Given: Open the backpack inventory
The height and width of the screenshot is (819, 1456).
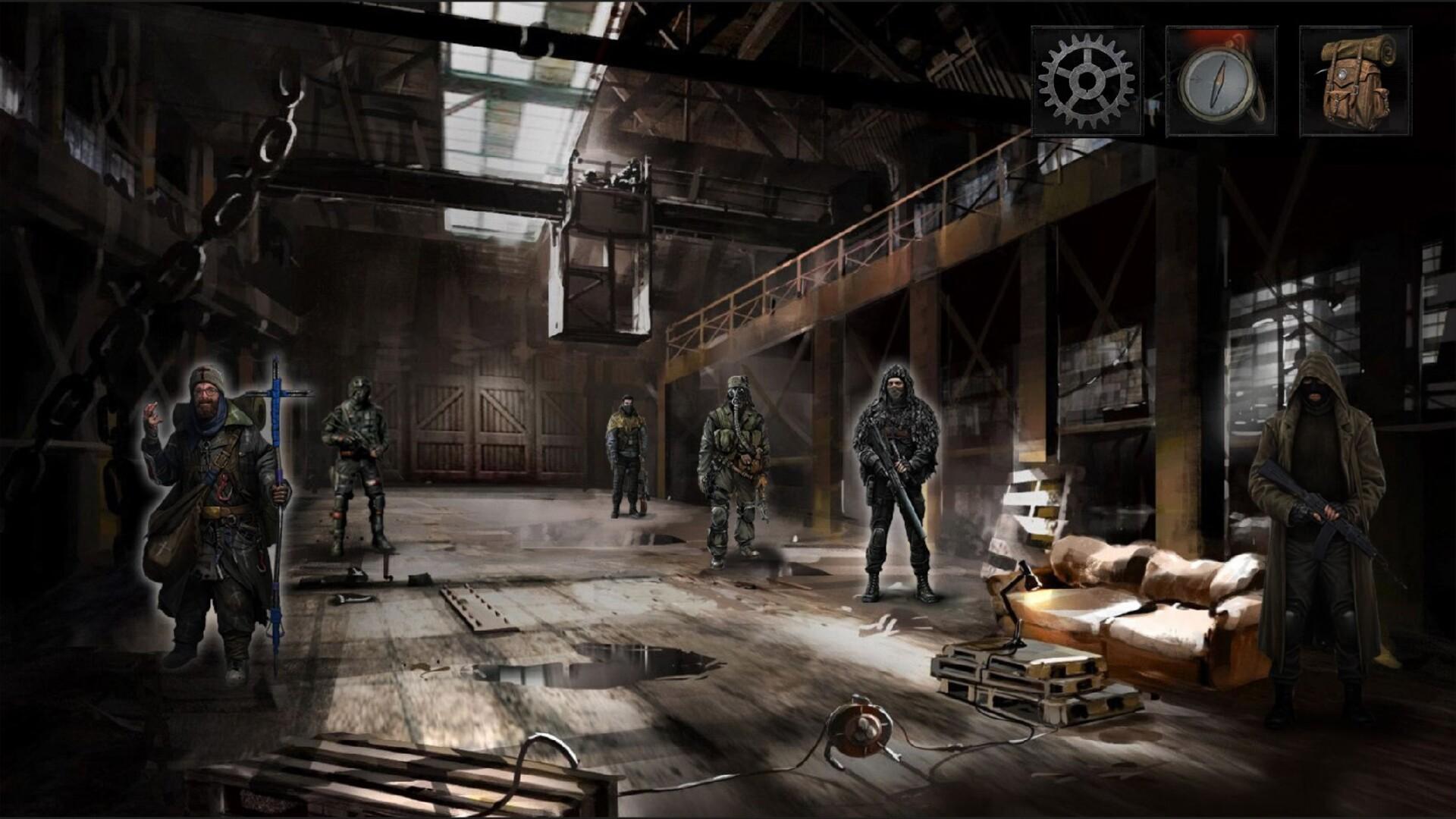Looking at the screenshot, I should click(x=1353, y=80).
